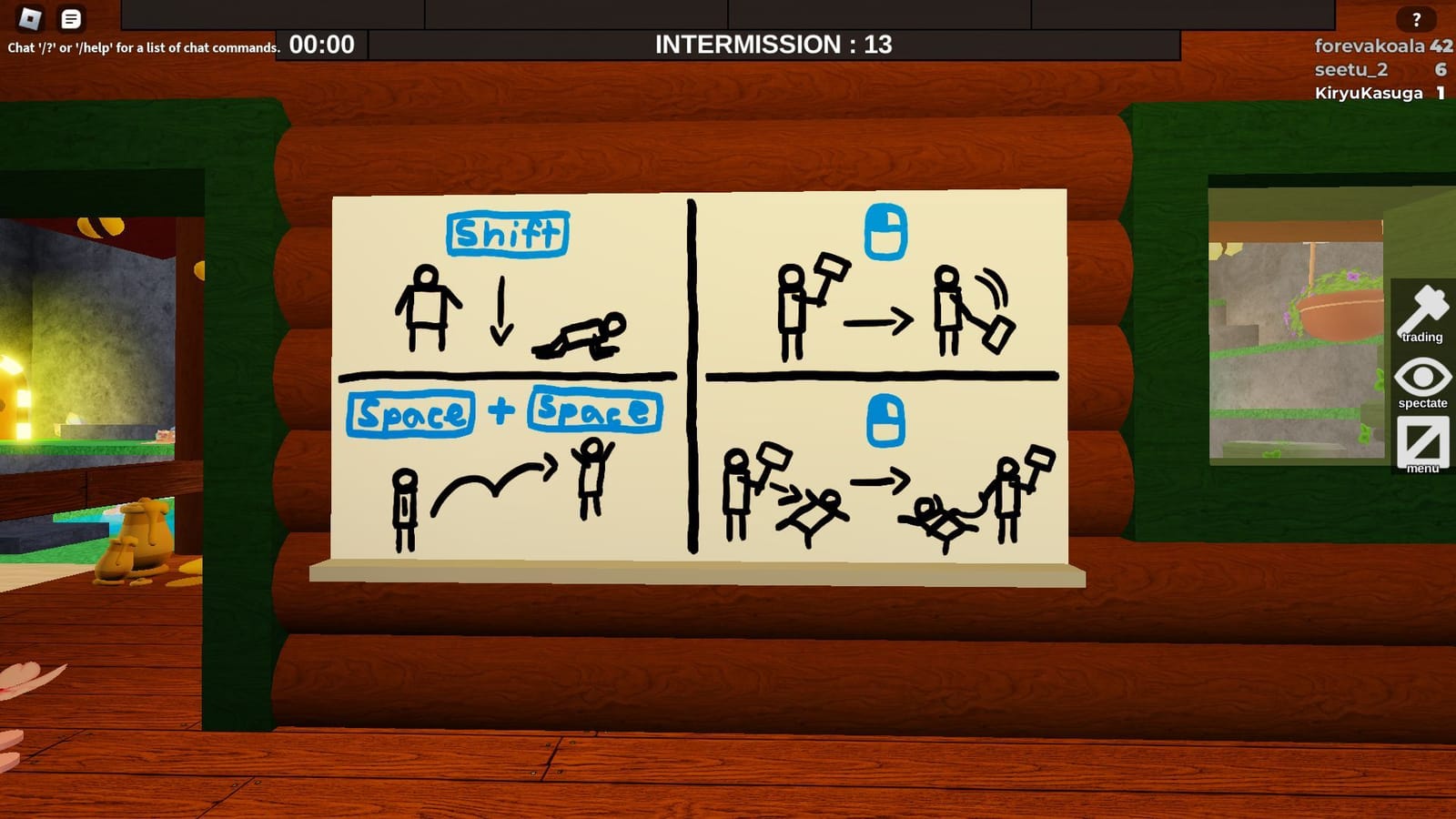1456x819 pixels.
Task: Select KiryuKasuga on the leaderboard
Action: point(1369,92)
